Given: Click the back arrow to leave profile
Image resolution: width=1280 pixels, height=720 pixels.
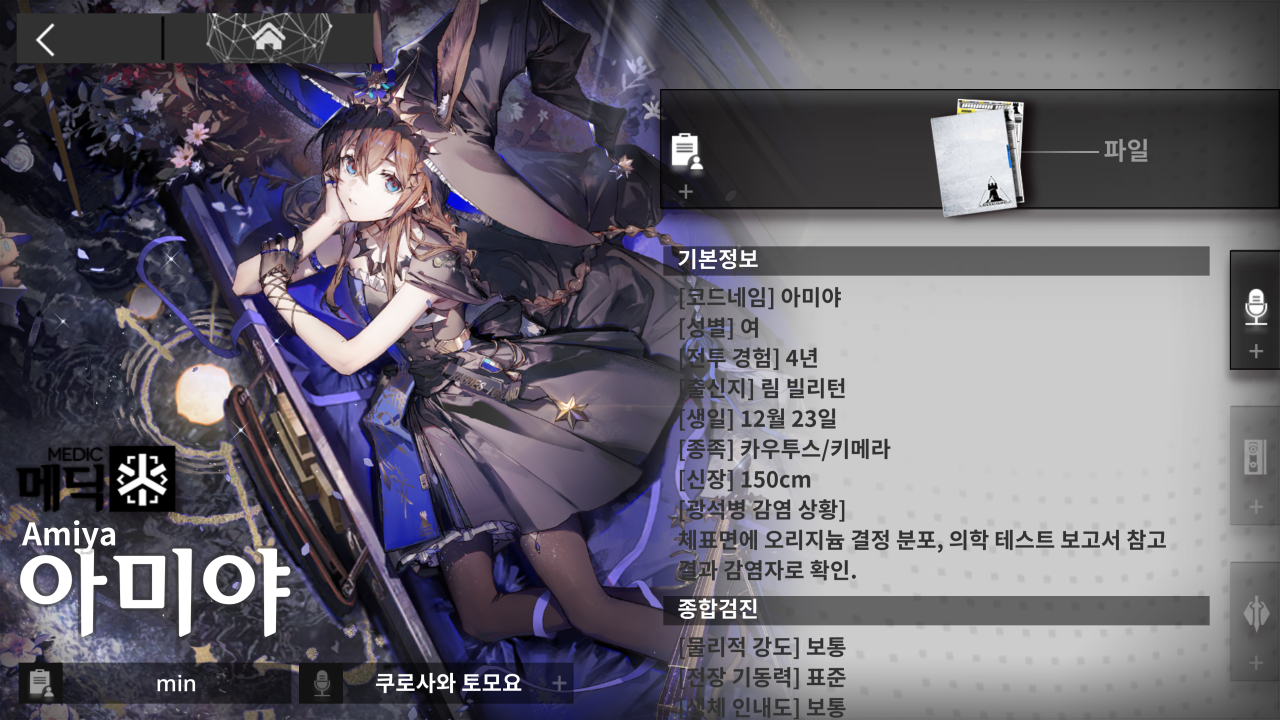Looking at the screenshot, I should point(45,40).
